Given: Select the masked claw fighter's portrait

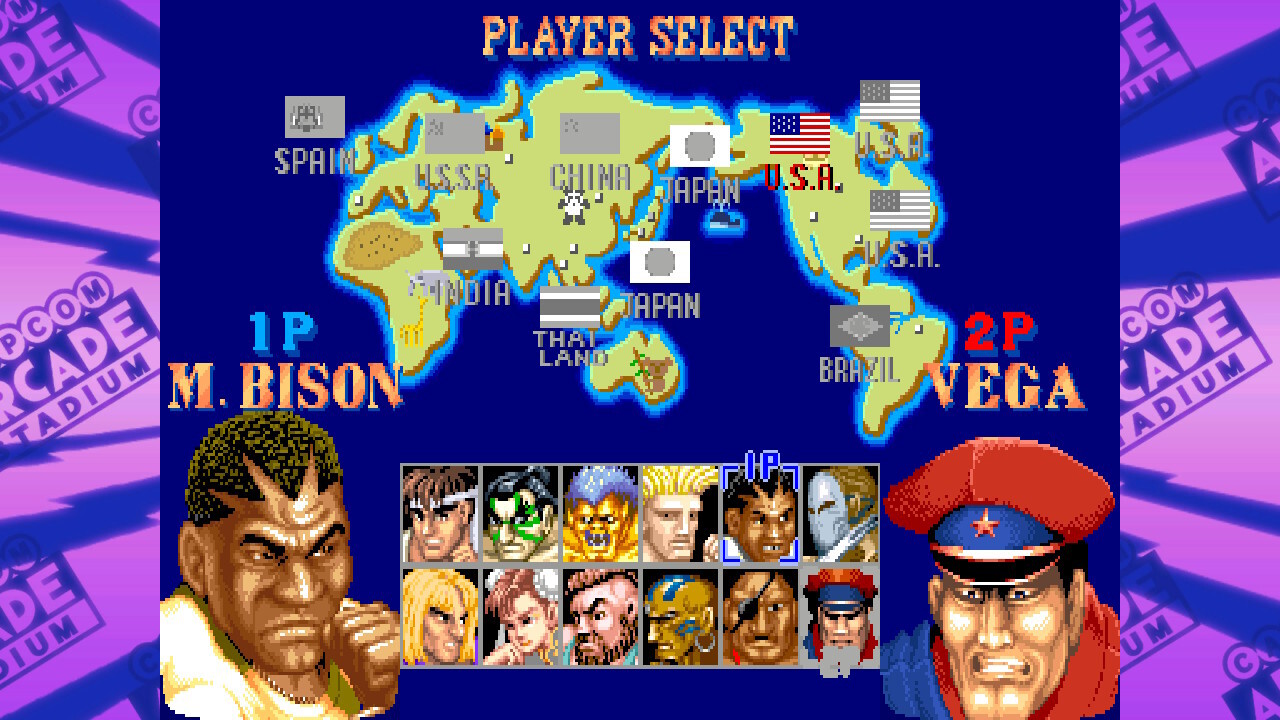Looking at the screenshot, I should (840, 515).
